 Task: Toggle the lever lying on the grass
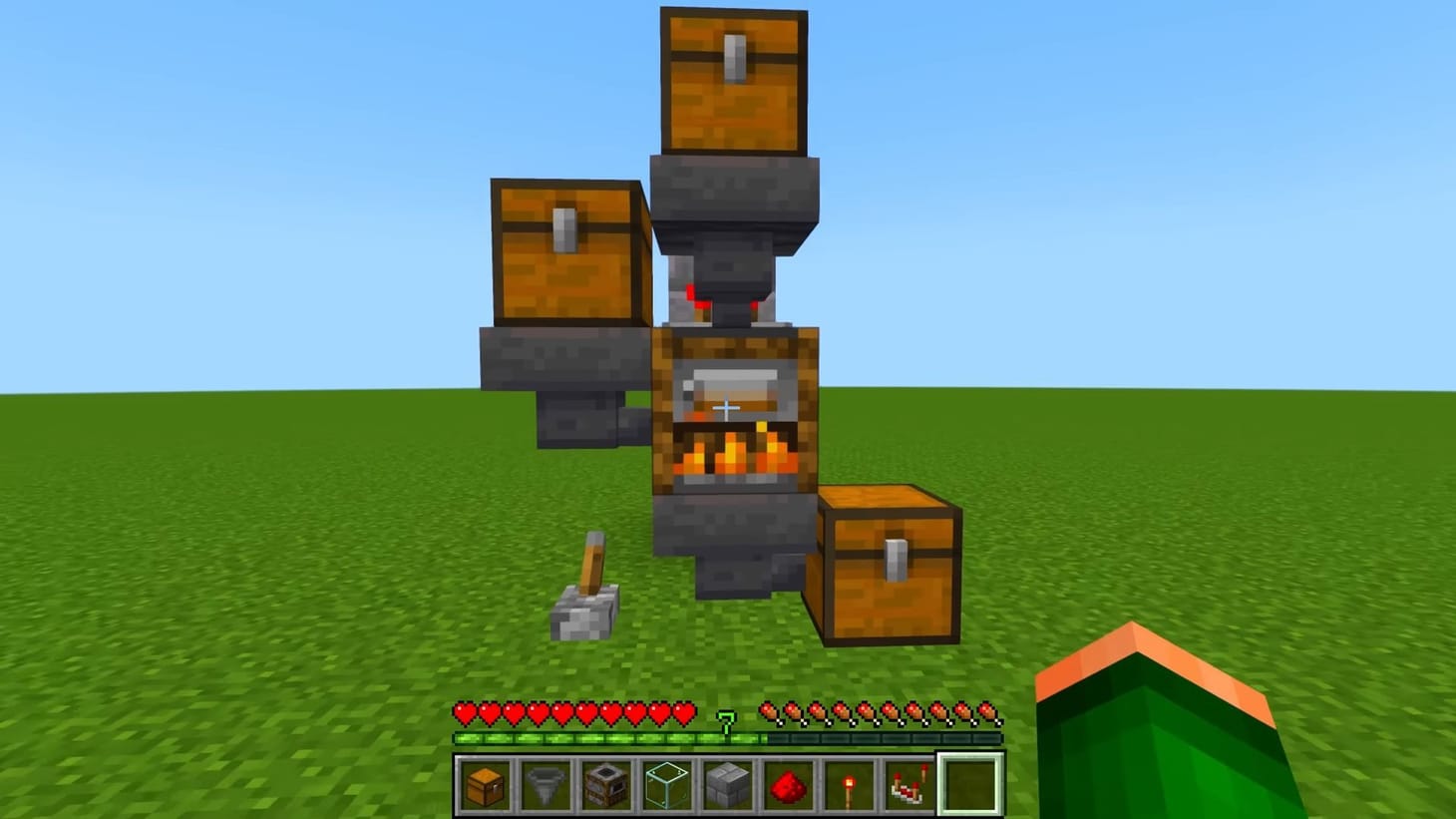point(588,589)
